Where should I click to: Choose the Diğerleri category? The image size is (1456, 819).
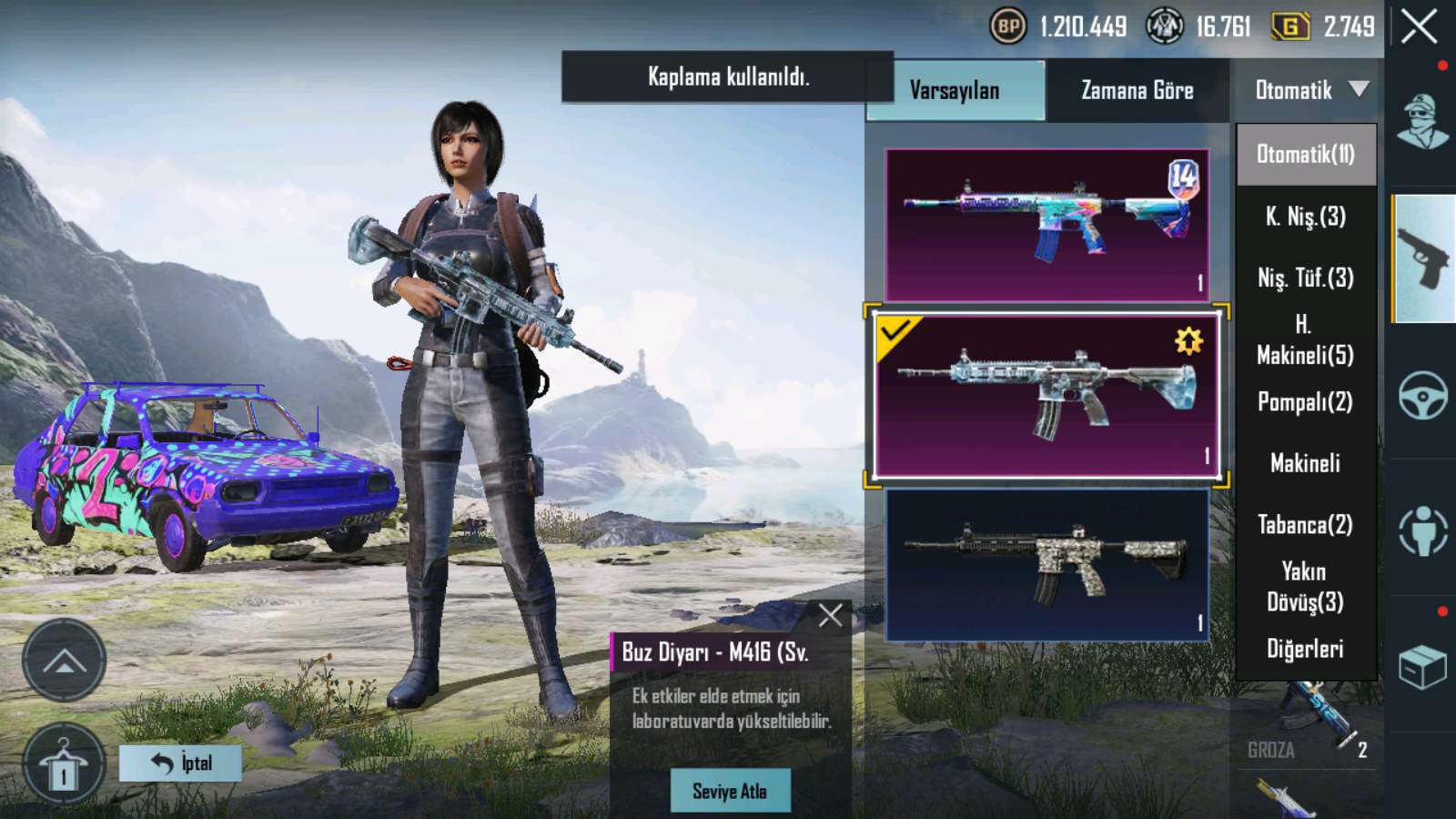pyautogui.click(x=1305, y=649)
